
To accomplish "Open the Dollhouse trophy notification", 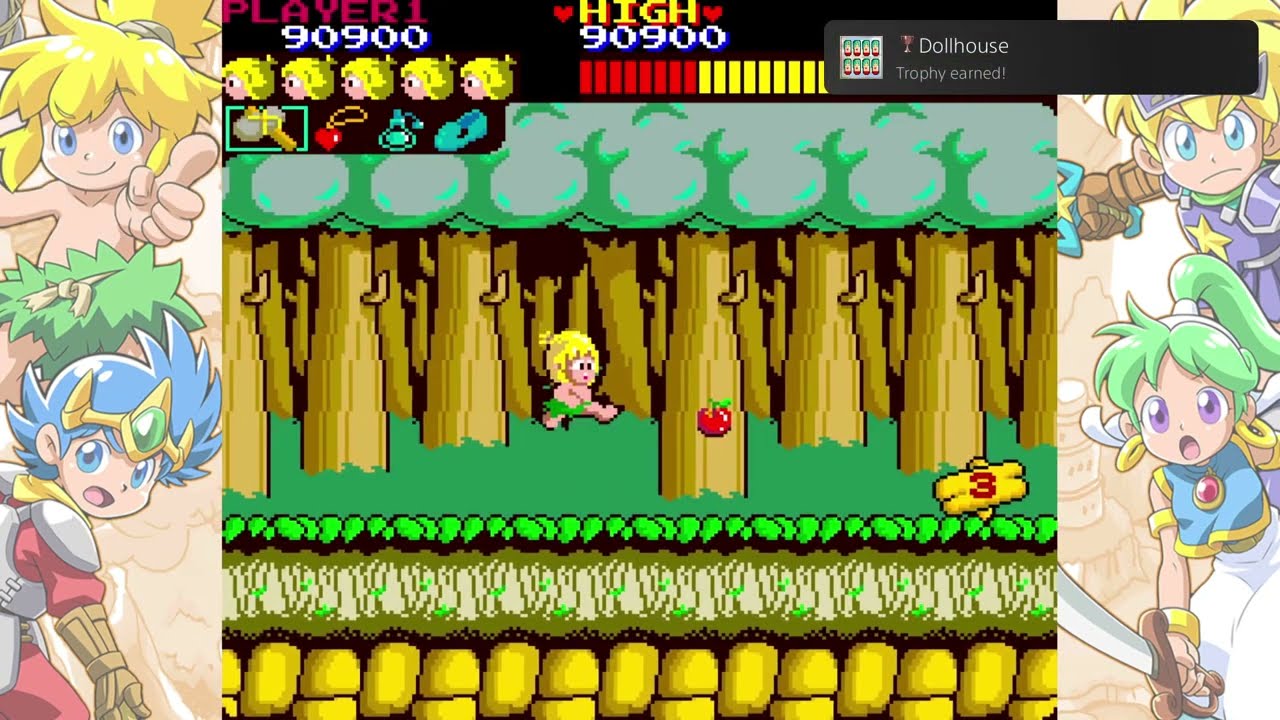I will [x=1040, y=58].
